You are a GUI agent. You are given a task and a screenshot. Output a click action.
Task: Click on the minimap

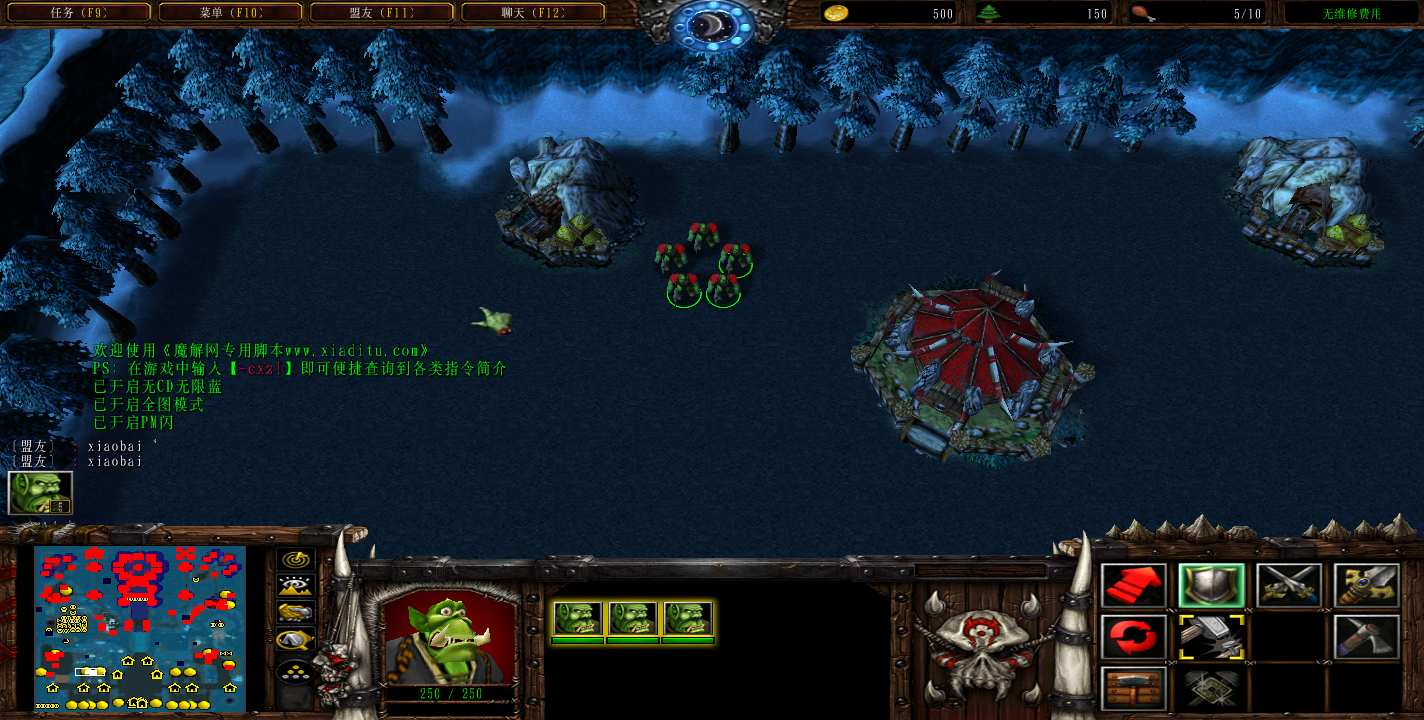pos(140,628)
